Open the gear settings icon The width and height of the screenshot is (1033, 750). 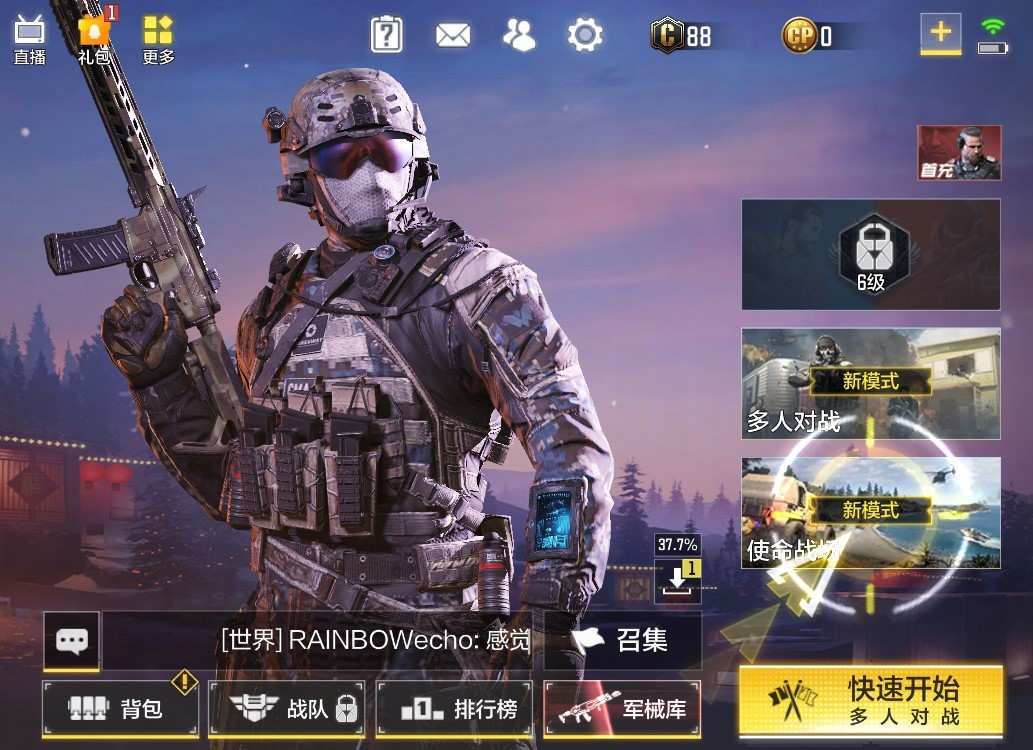tap(585, 35)
